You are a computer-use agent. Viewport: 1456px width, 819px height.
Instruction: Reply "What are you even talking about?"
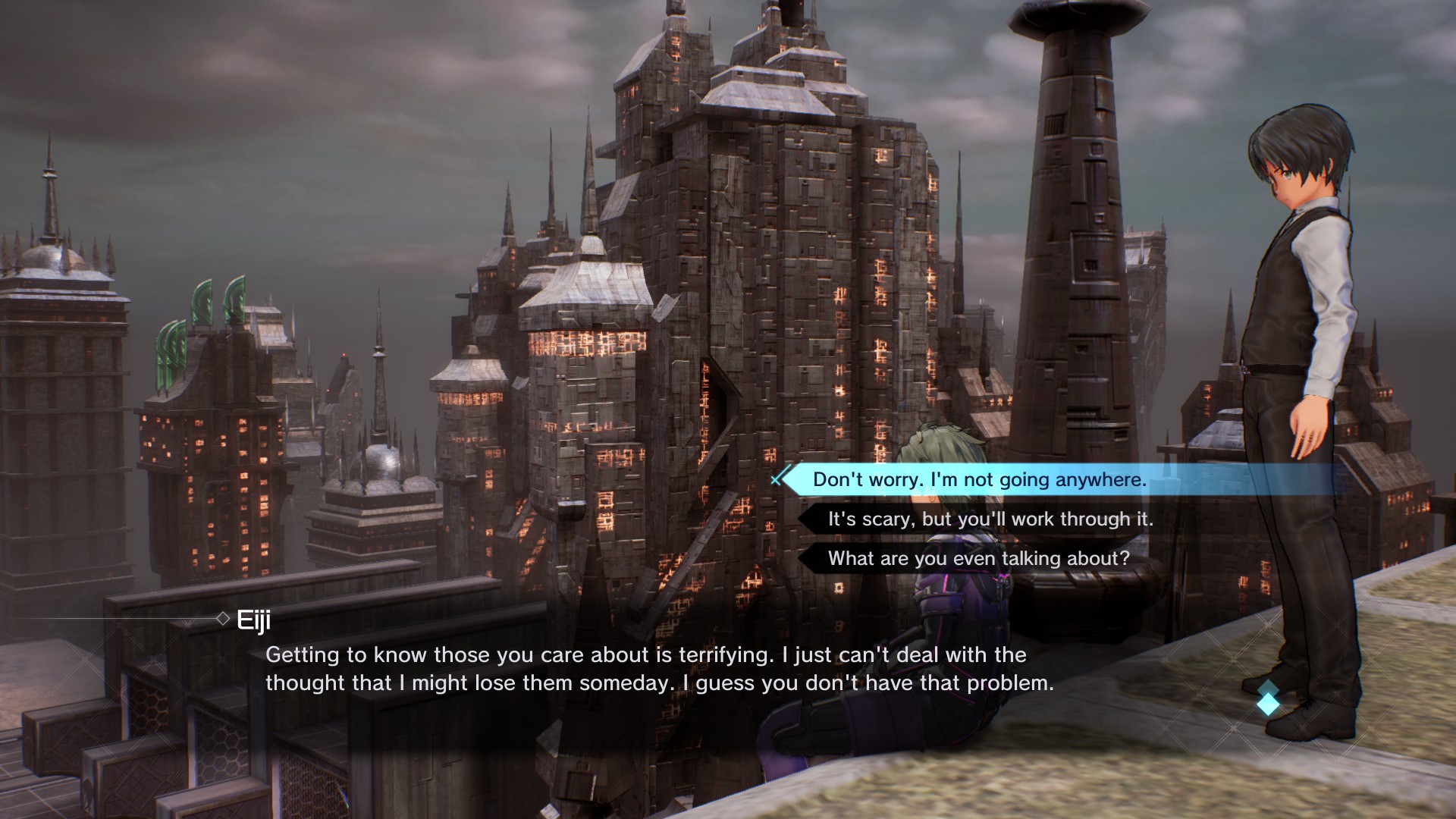pyautogui.click(x=978, y=559)
